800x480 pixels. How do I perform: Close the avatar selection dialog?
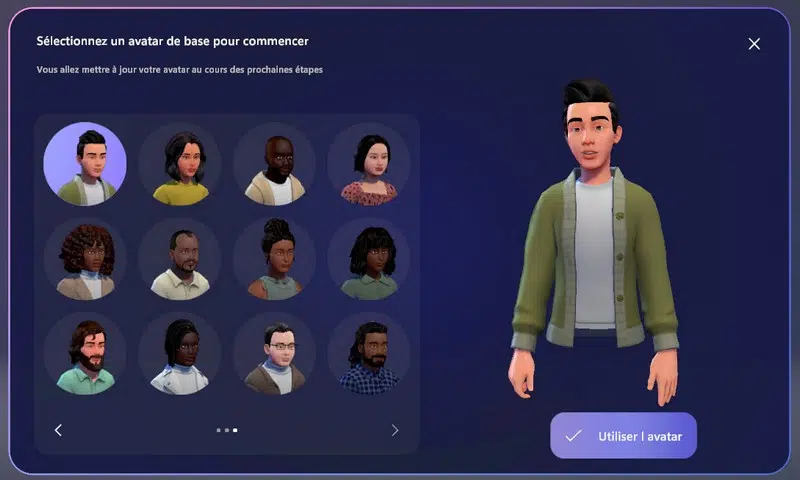754,44
